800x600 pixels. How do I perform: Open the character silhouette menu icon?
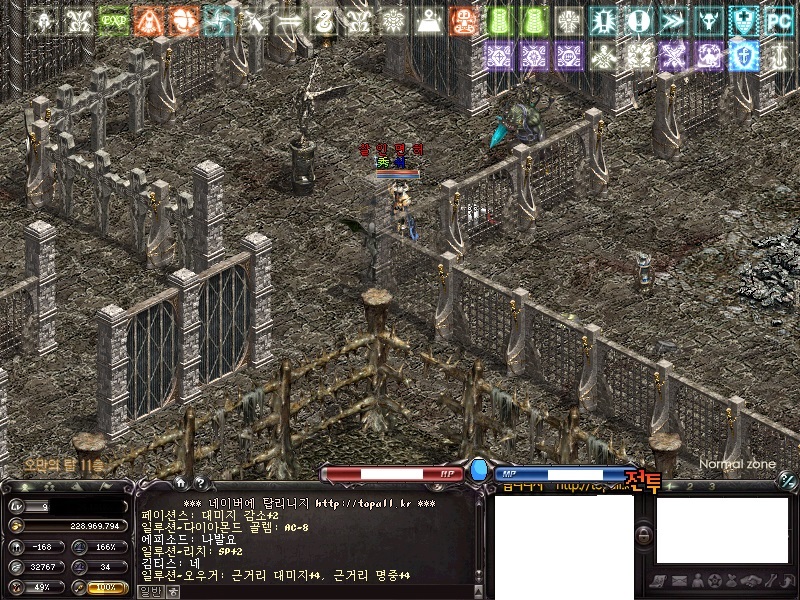click(697, 581)
